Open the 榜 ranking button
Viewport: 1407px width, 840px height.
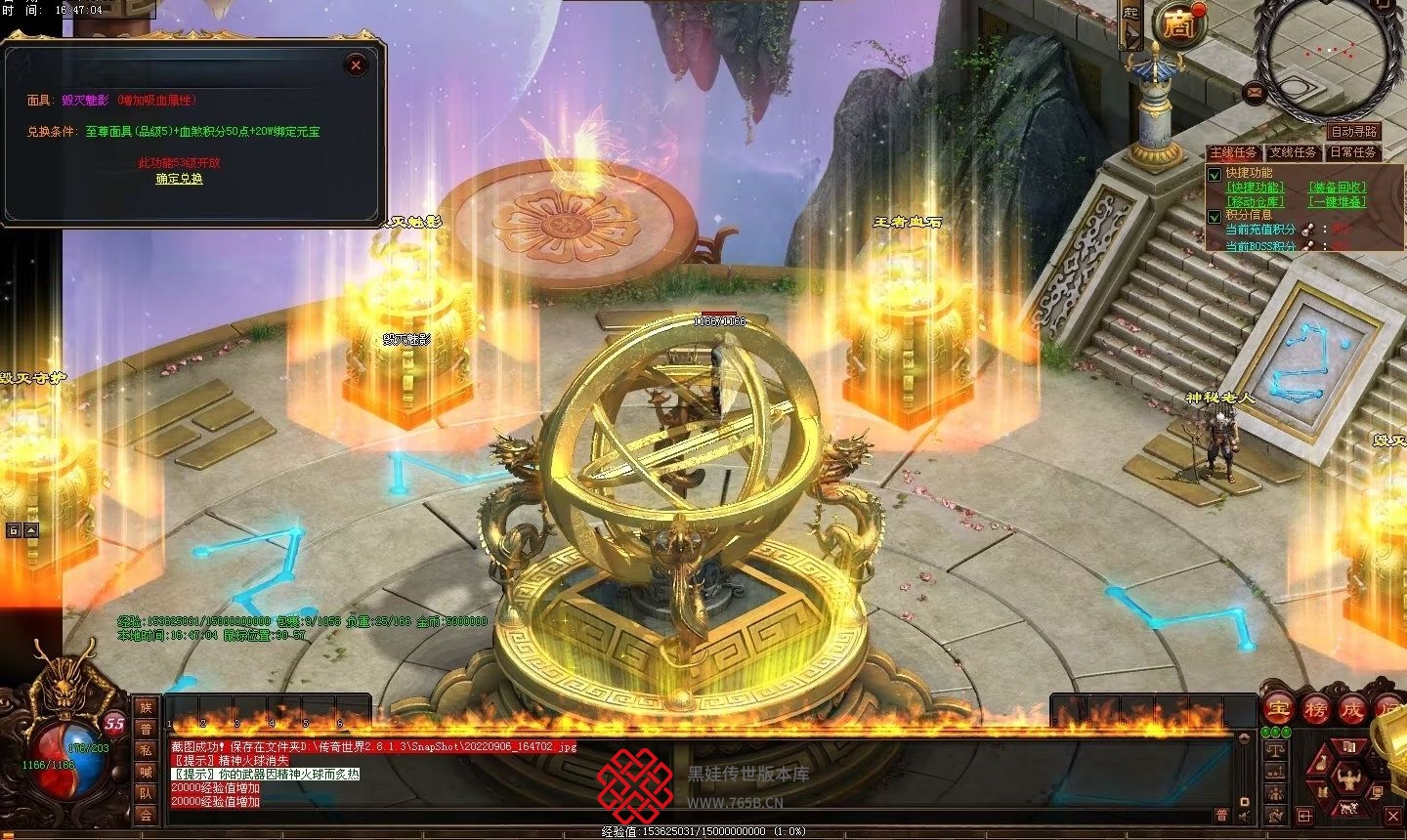coord(1316,708)
